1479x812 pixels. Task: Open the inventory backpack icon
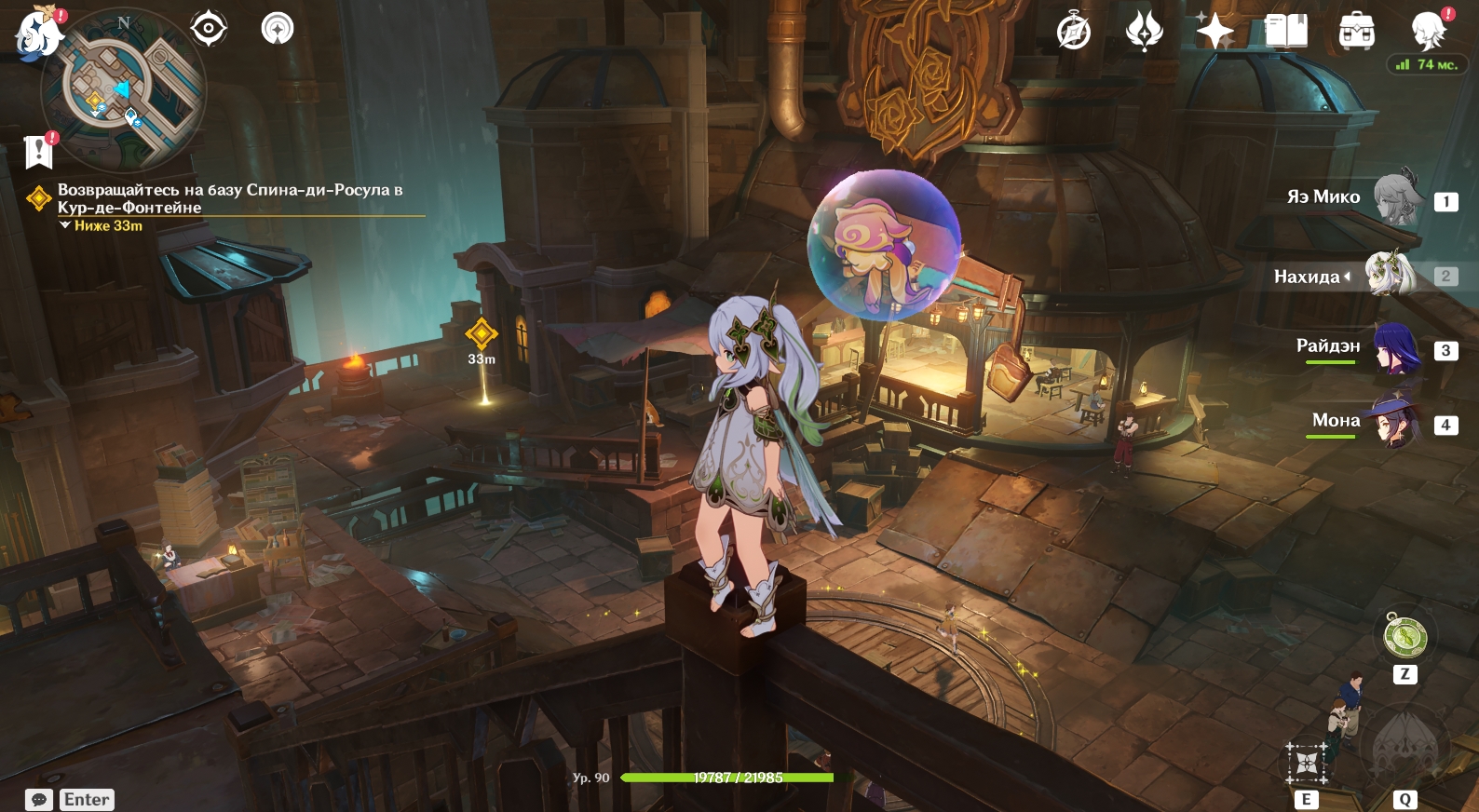(1356, 32)
